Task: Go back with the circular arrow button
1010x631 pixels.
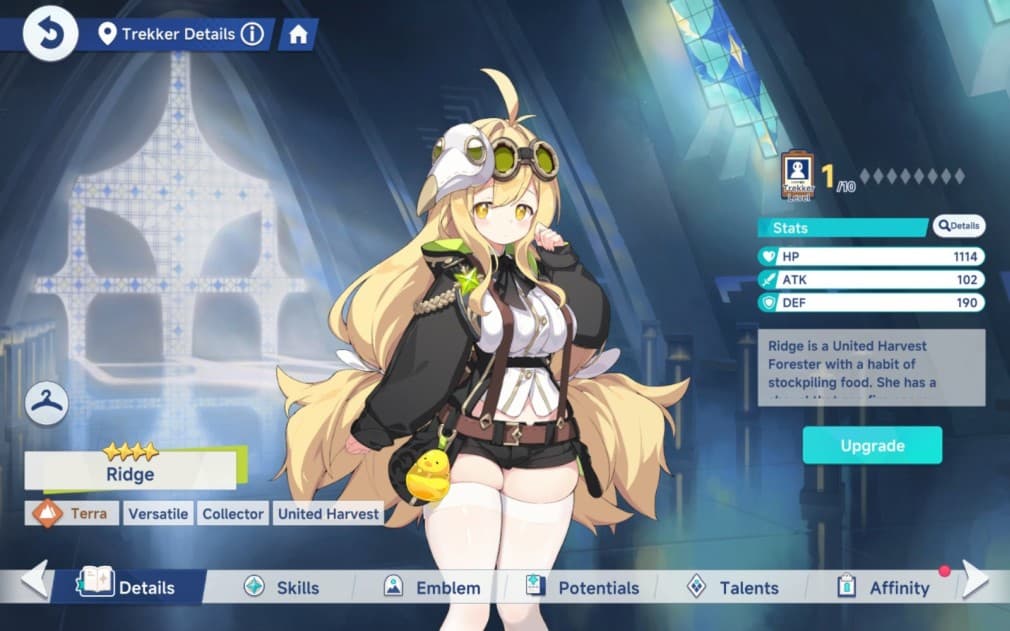Action: 50,34
